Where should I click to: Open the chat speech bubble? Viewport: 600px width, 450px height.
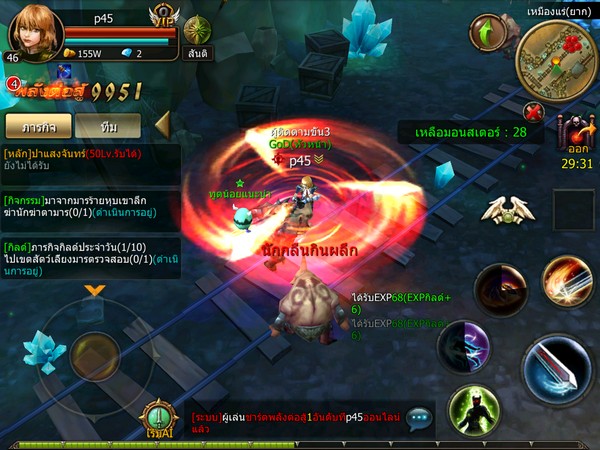pyautogui.click(x=419, y=419)
